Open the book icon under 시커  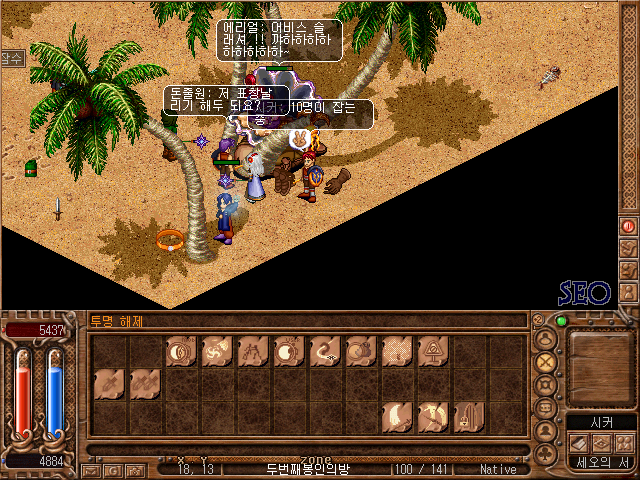[580, 443]
